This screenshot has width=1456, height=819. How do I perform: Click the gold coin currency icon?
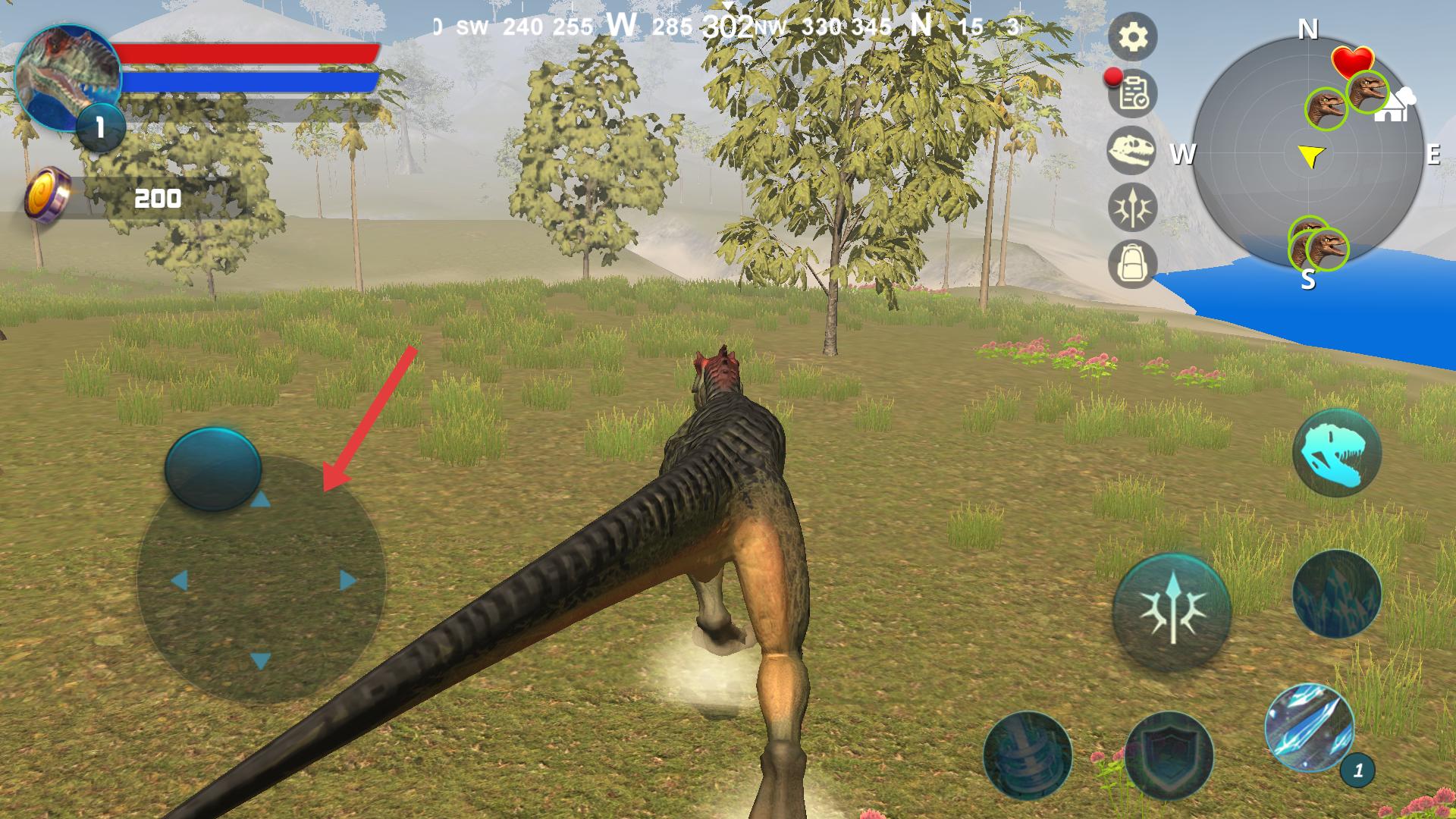point(47,196)
